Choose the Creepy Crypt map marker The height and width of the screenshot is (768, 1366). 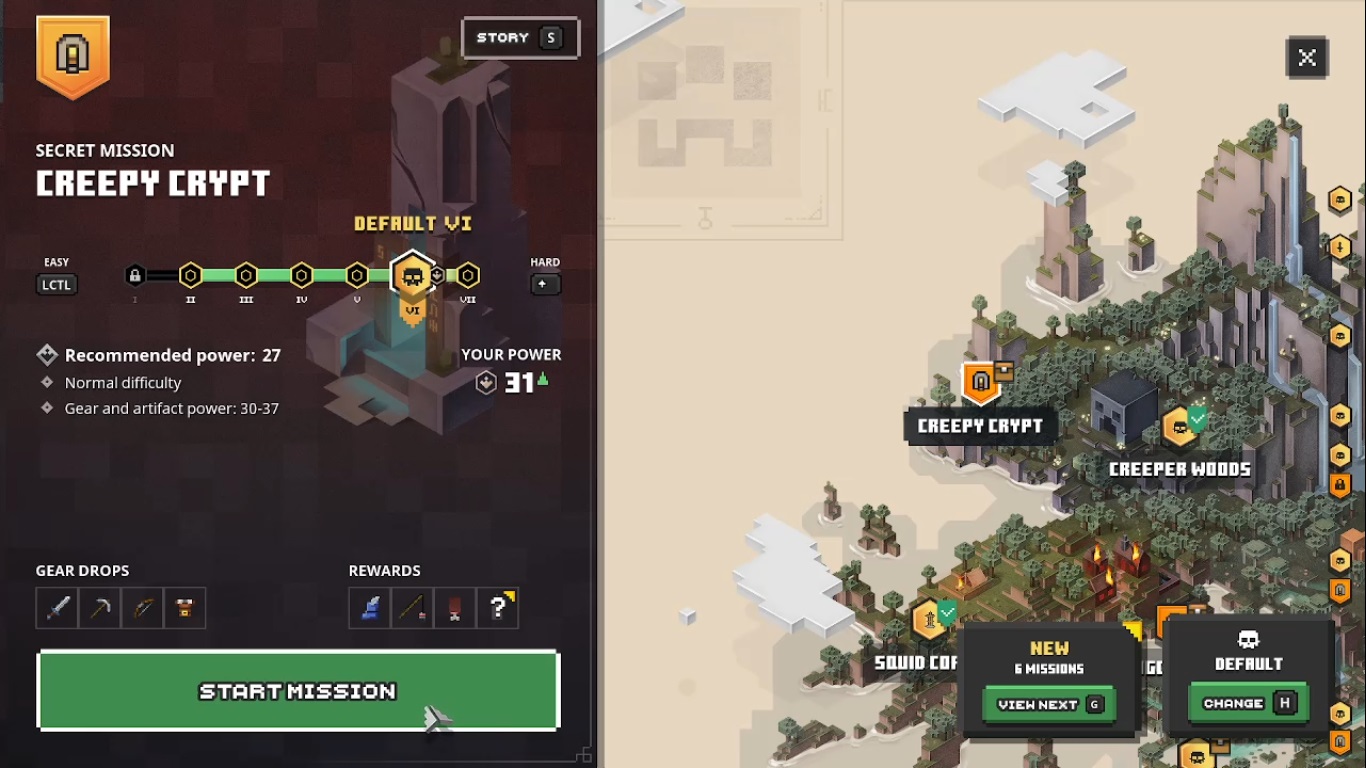[x=981, y=382]
